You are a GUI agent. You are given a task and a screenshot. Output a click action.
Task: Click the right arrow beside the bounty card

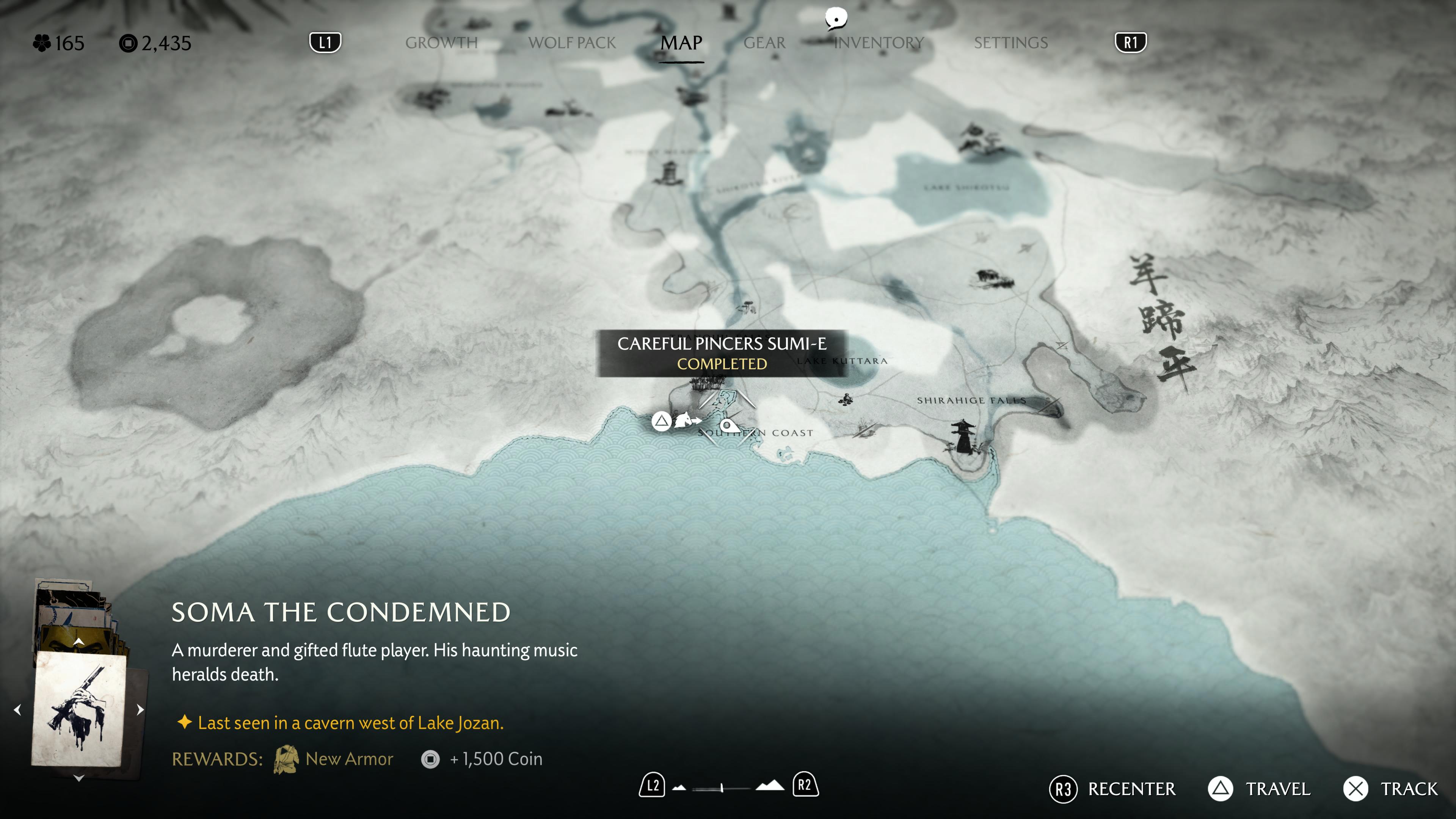[140, 709]
